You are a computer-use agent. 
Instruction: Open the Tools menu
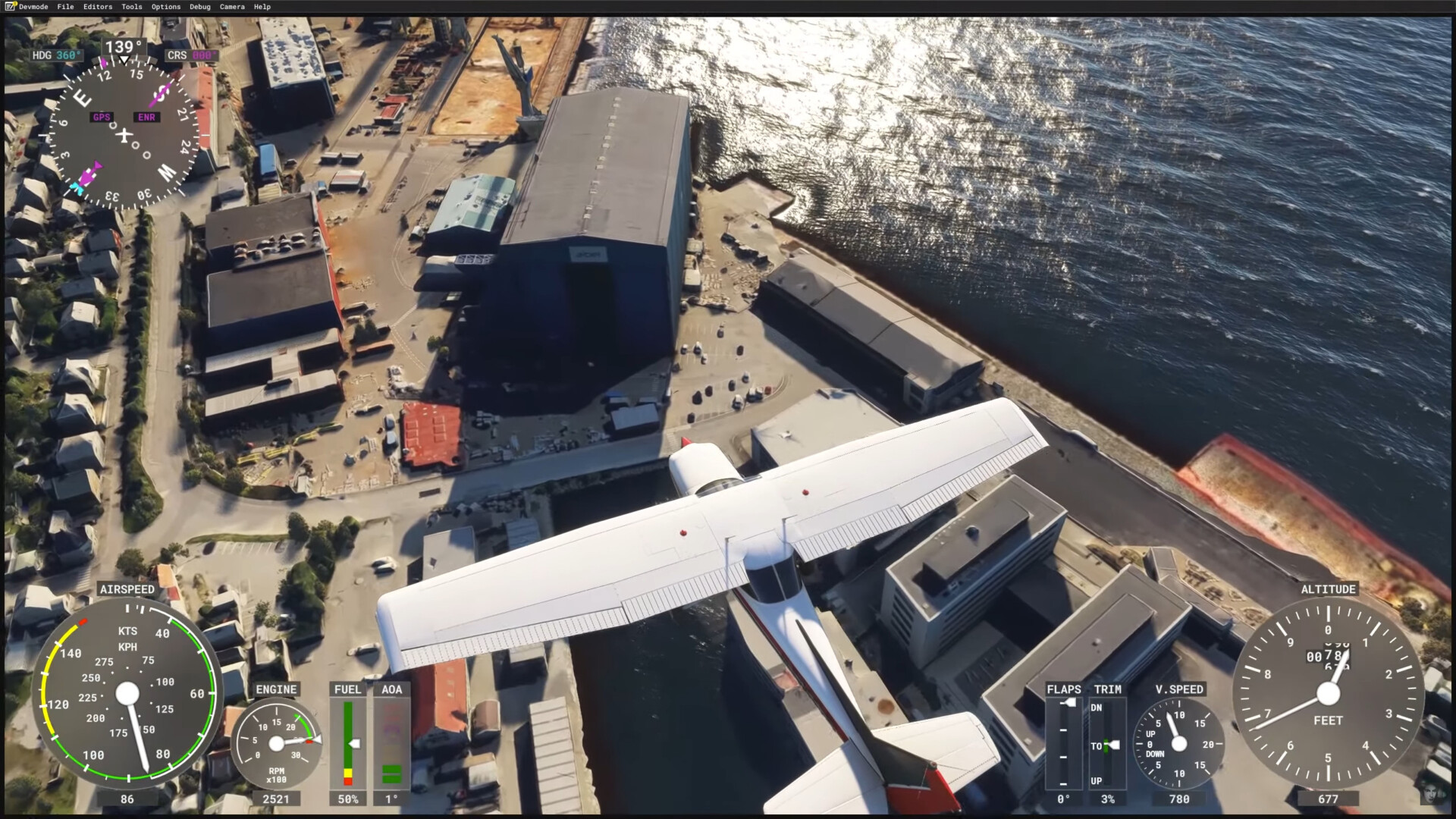[x=131, y=7]
